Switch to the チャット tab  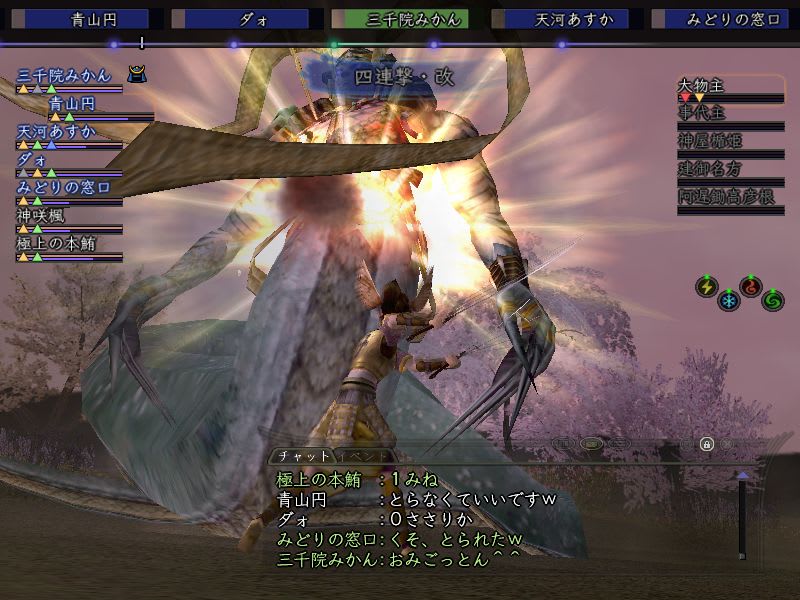(x=297, y=456)
